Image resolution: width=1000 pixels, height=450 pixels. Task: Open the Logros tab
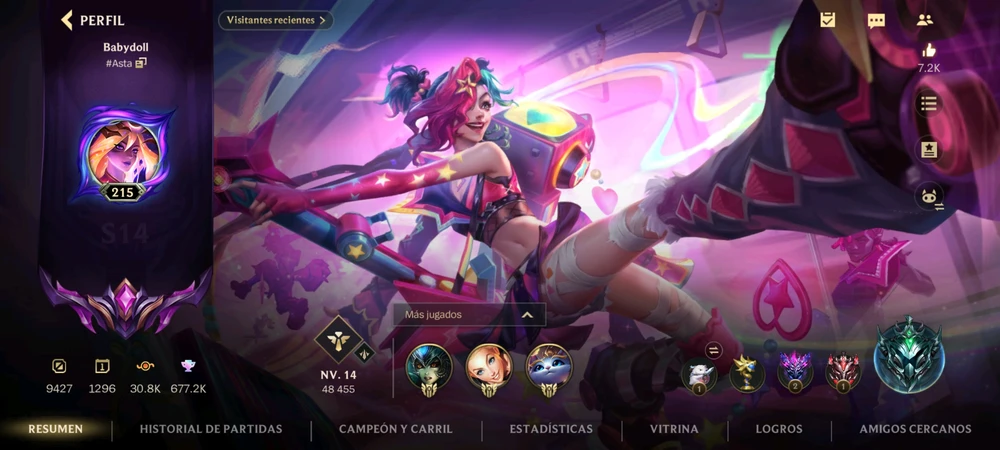[779, 429]
